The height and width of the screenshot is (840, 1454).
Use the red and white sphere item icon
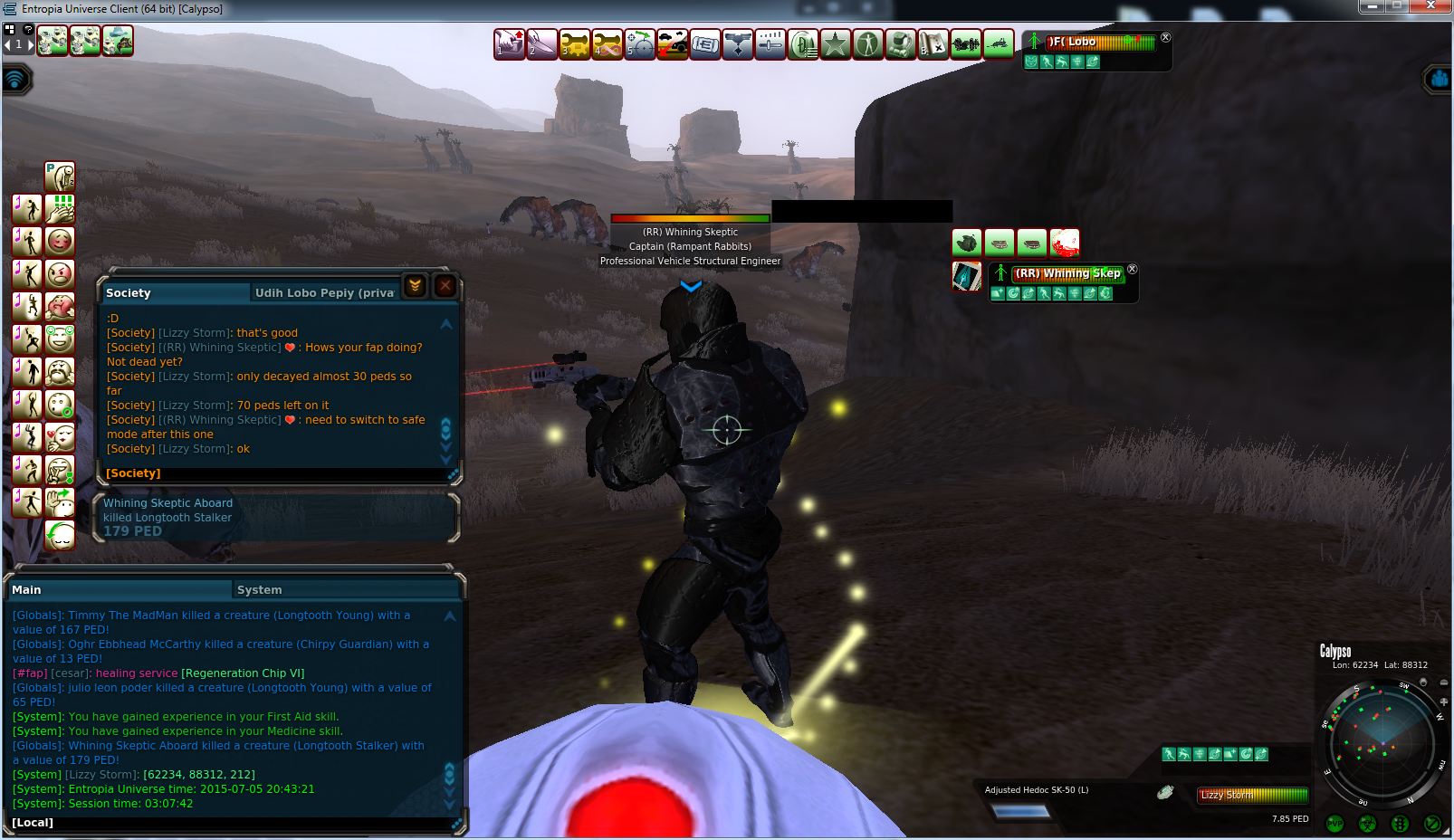click(x=1065, y=243)
